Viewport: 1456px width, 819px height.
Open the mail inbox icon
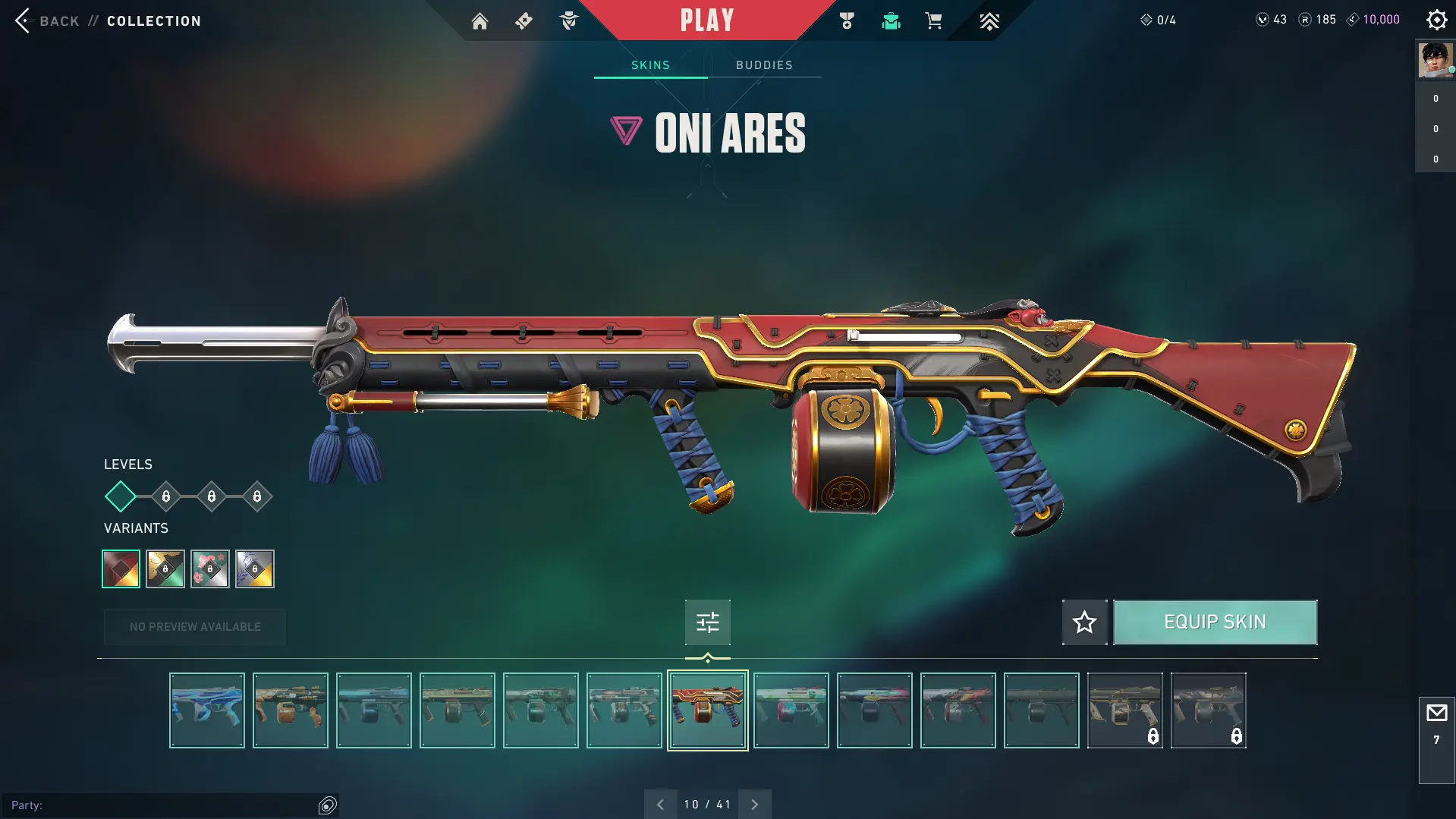1436,713
